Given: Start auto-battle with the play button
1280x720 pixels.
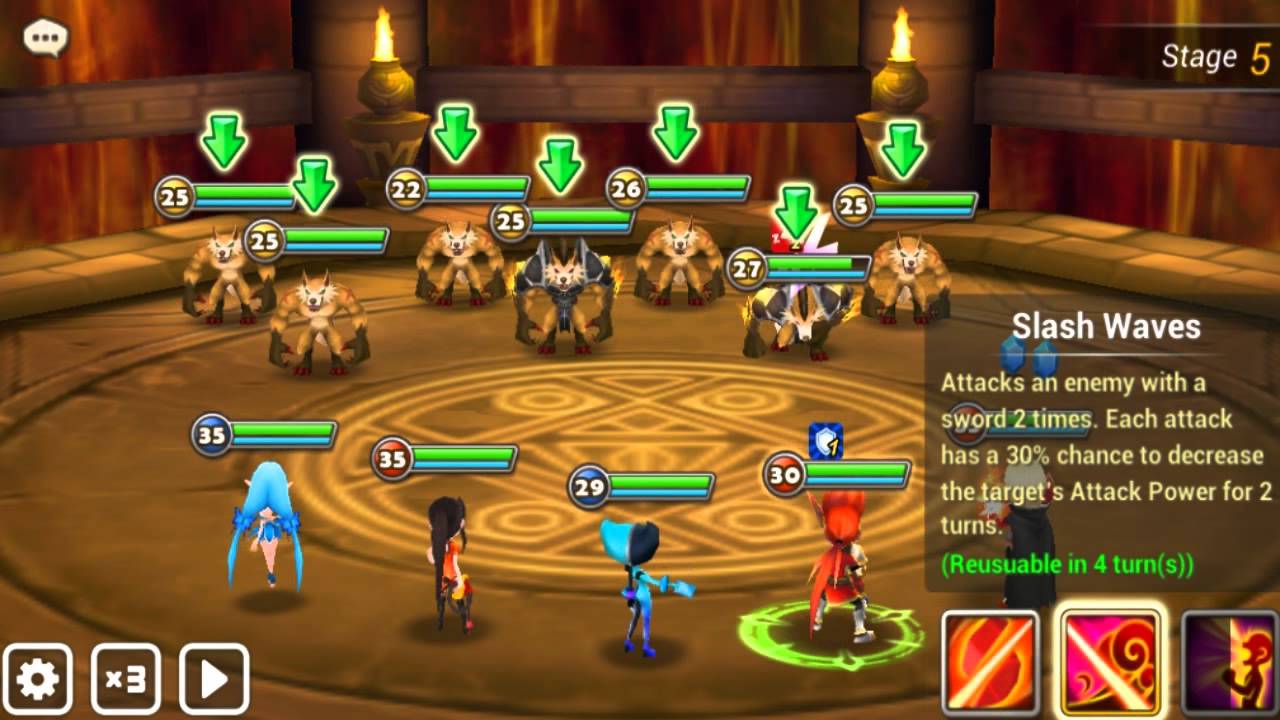Looking at the screenshot, I should click(214, 679).
